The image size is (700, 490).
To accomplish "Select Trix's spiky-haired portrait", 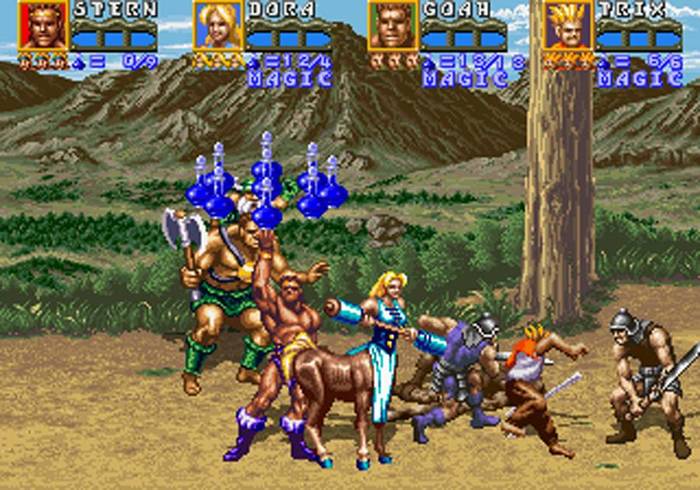I will click(567, 26).
